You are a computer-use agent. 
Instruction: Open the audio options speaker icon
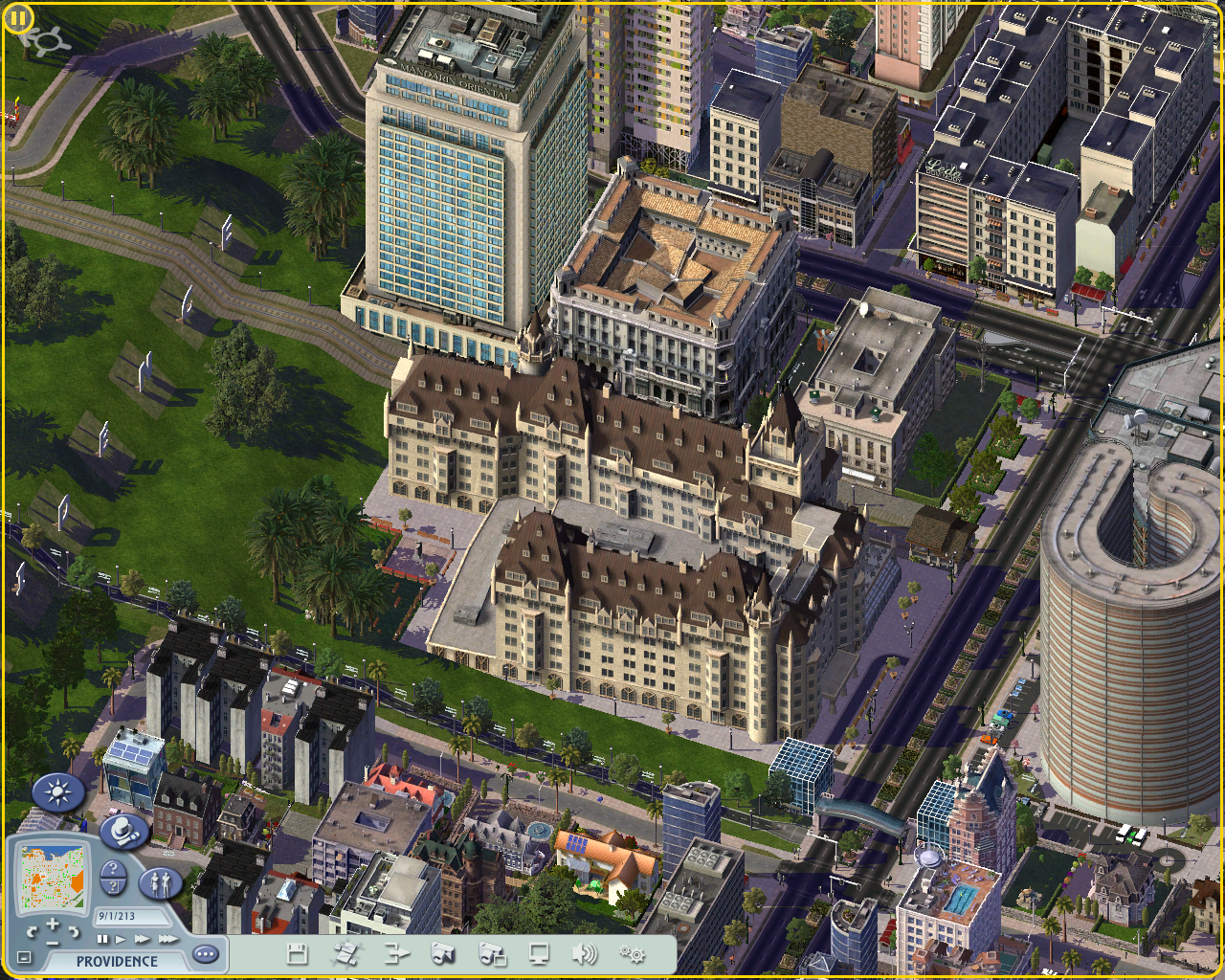point(584,953)
